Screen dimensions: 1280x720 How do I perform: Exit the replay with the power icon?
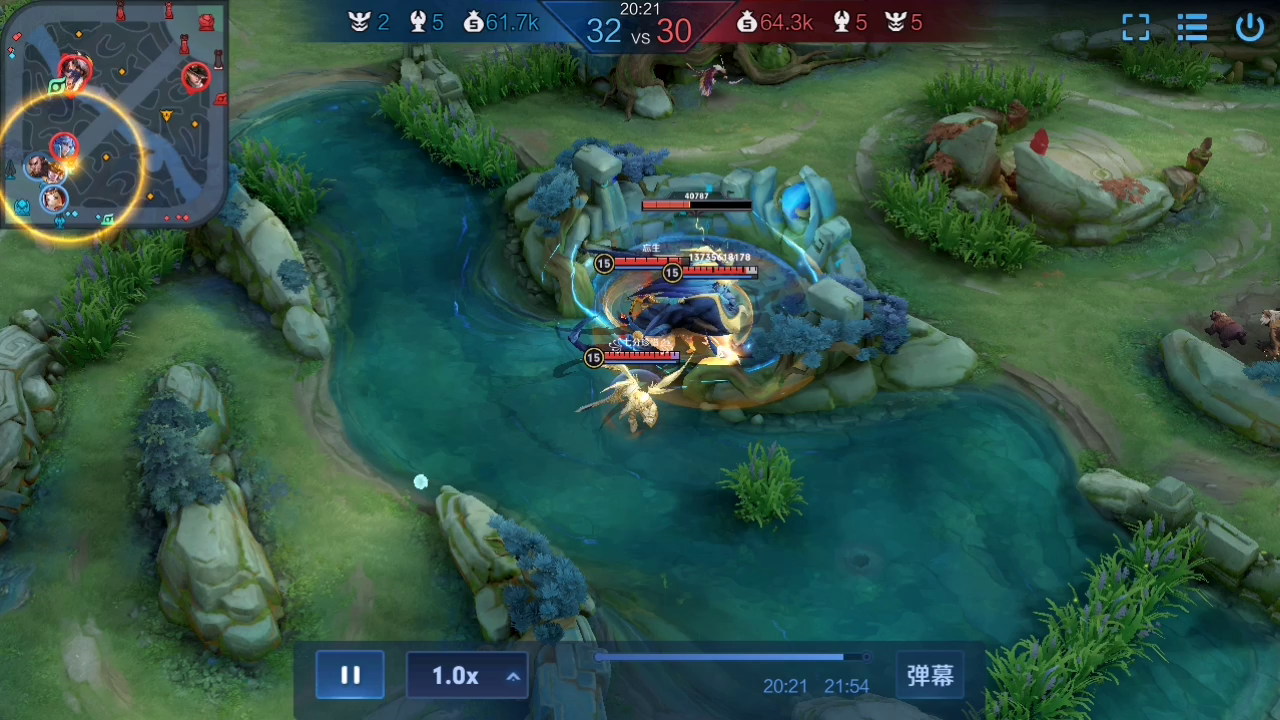tap(1250, 27)
